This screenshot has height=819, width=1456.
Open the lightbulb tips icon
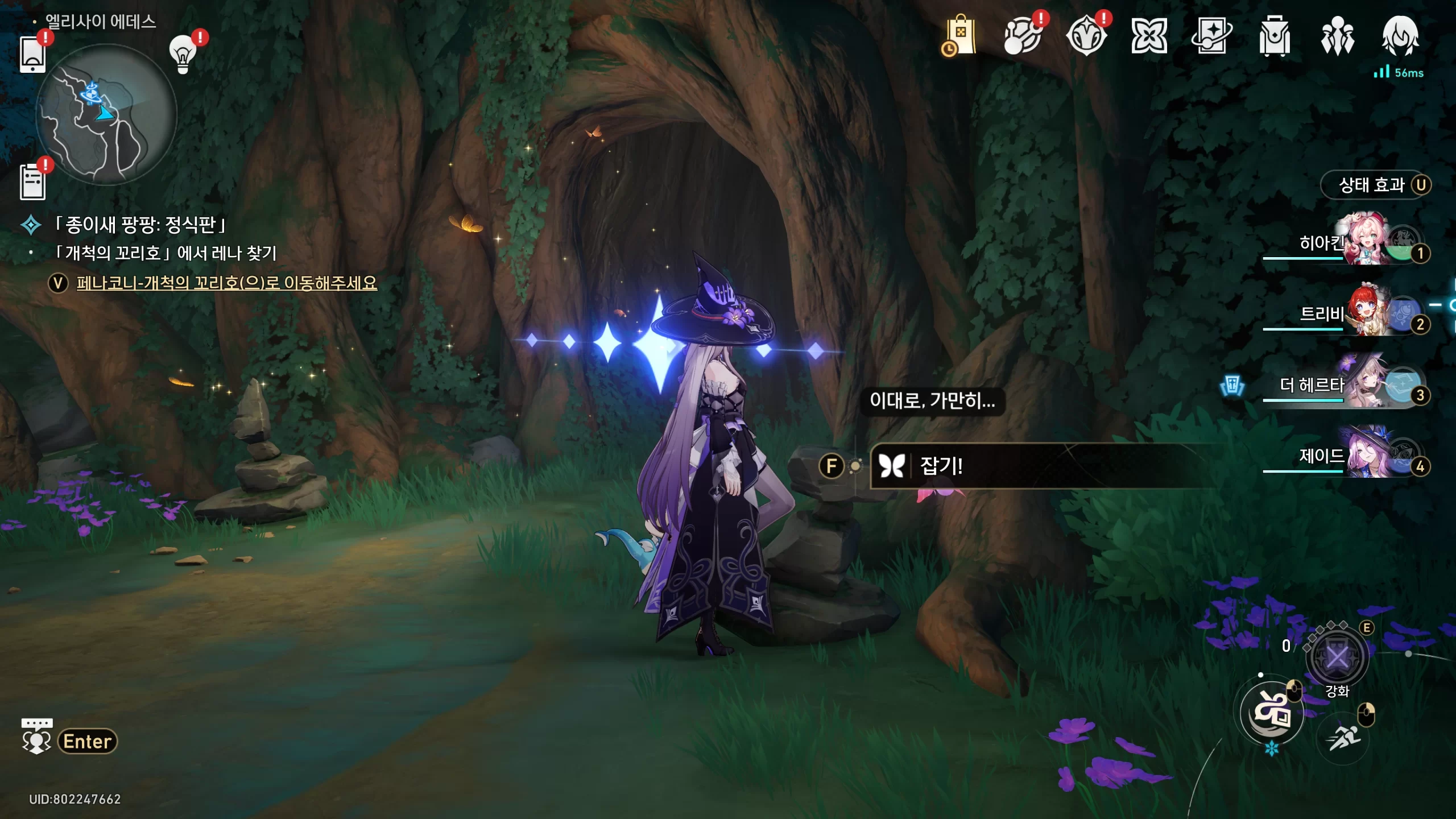point(183,55)
